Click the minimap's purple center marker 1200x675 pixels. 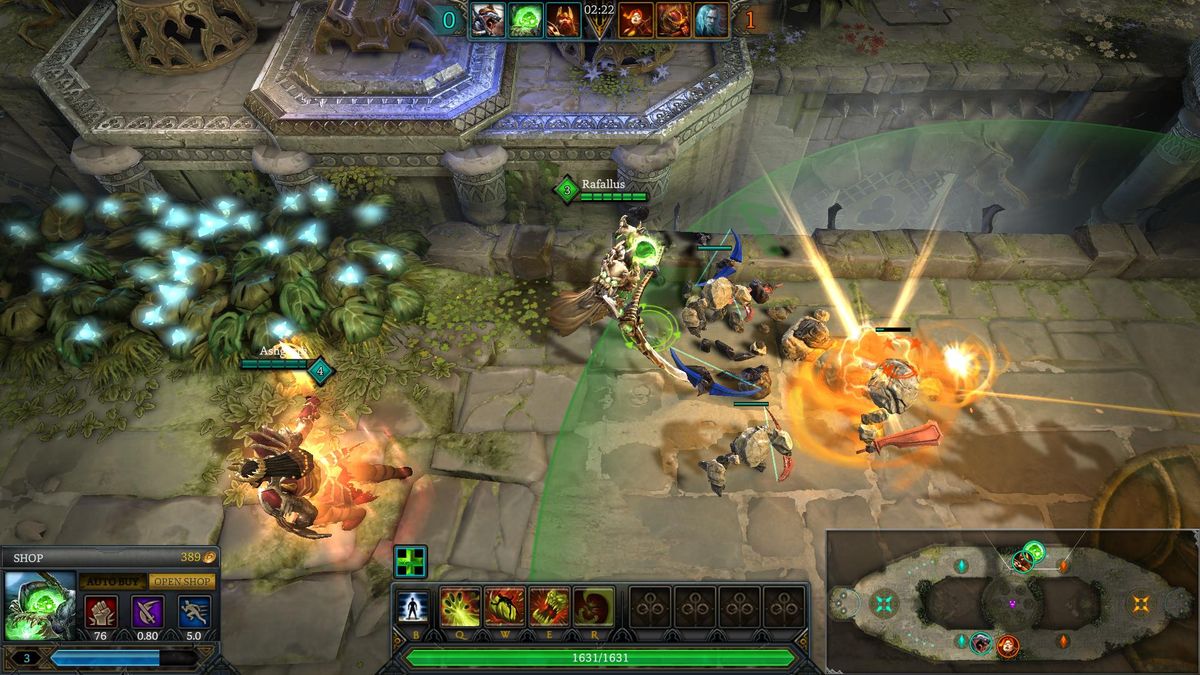tap(1012, 603)
